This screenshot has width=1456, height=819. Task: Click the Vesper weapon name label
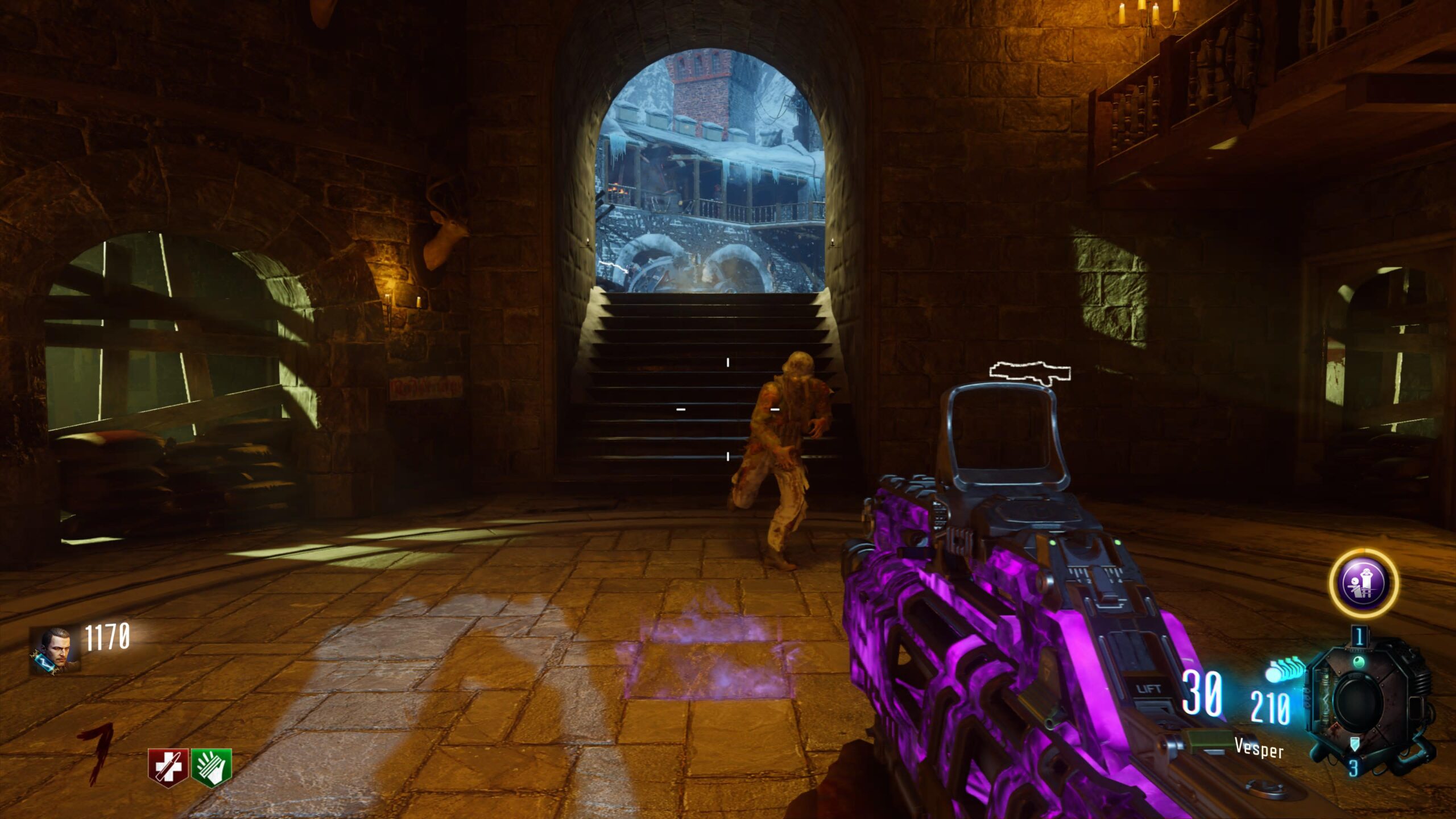[1259, 748]
